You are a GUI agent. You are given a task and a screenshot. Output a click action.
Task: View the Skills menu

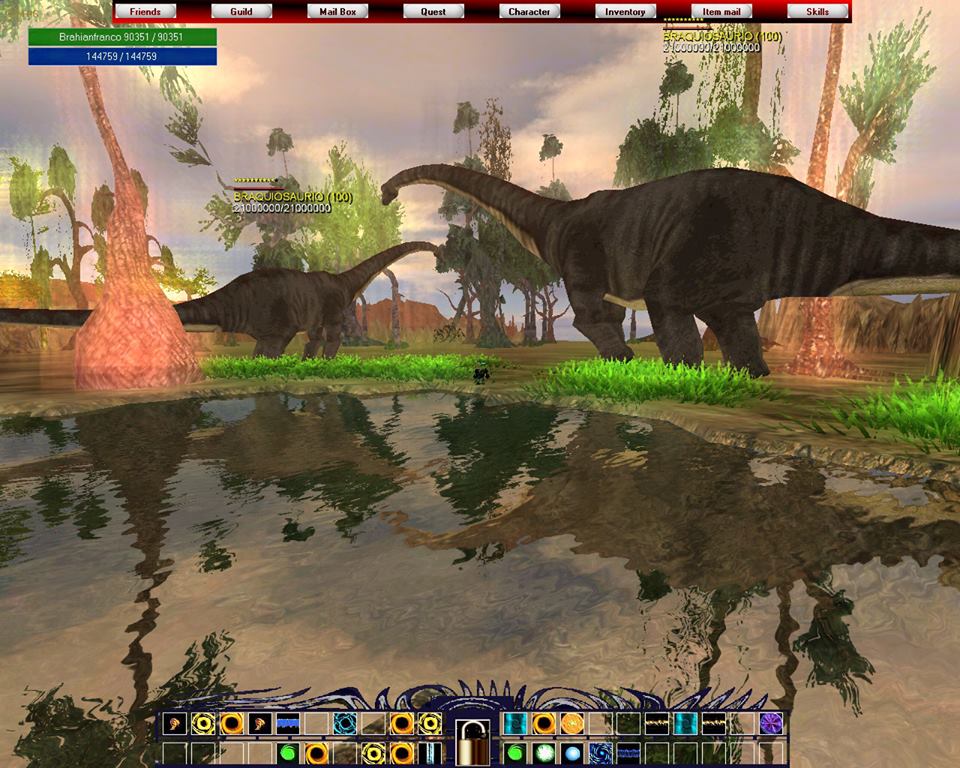point(817,12)
